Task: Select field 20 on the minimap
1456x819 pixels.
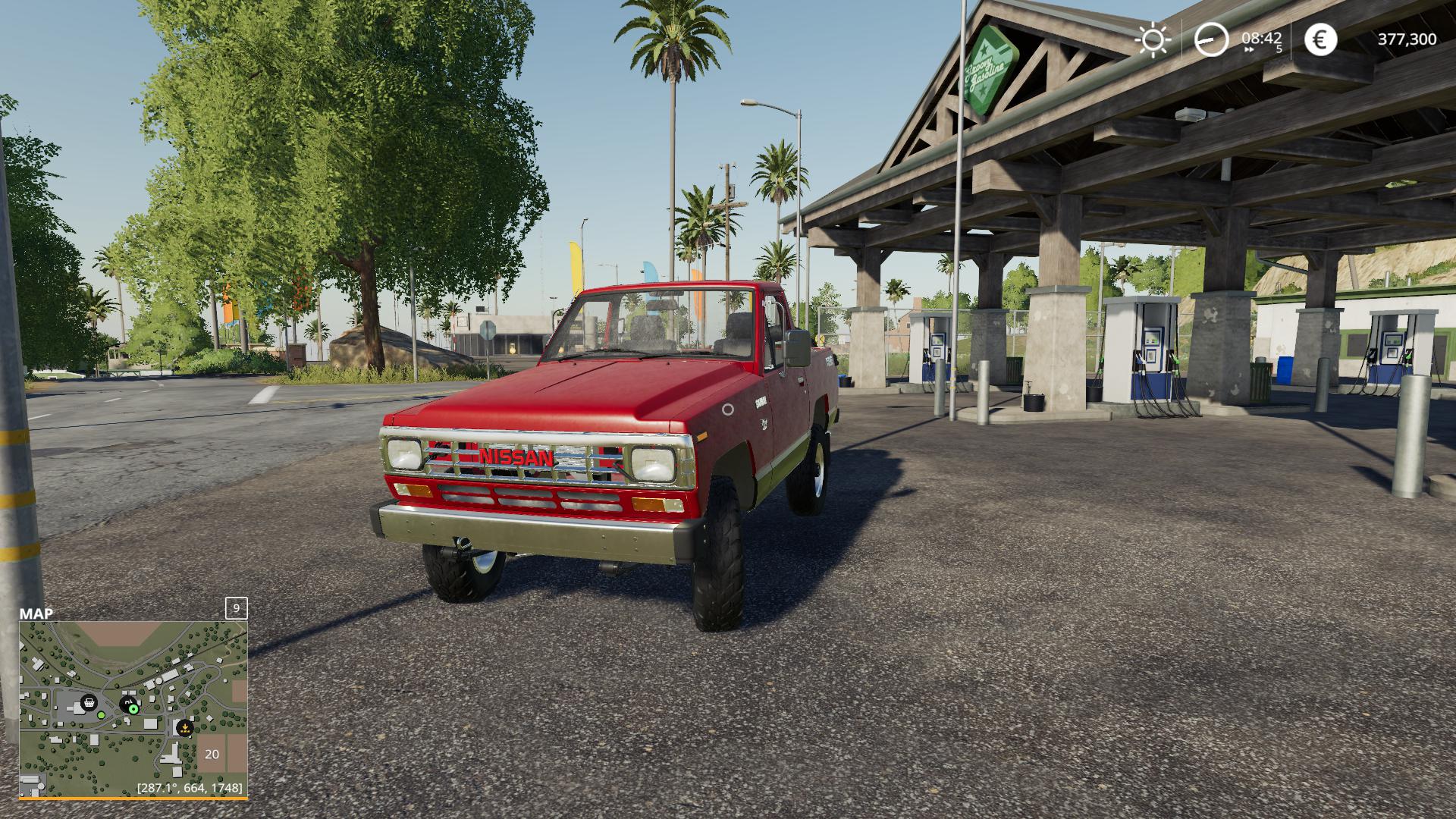Action: pos(212,754)
